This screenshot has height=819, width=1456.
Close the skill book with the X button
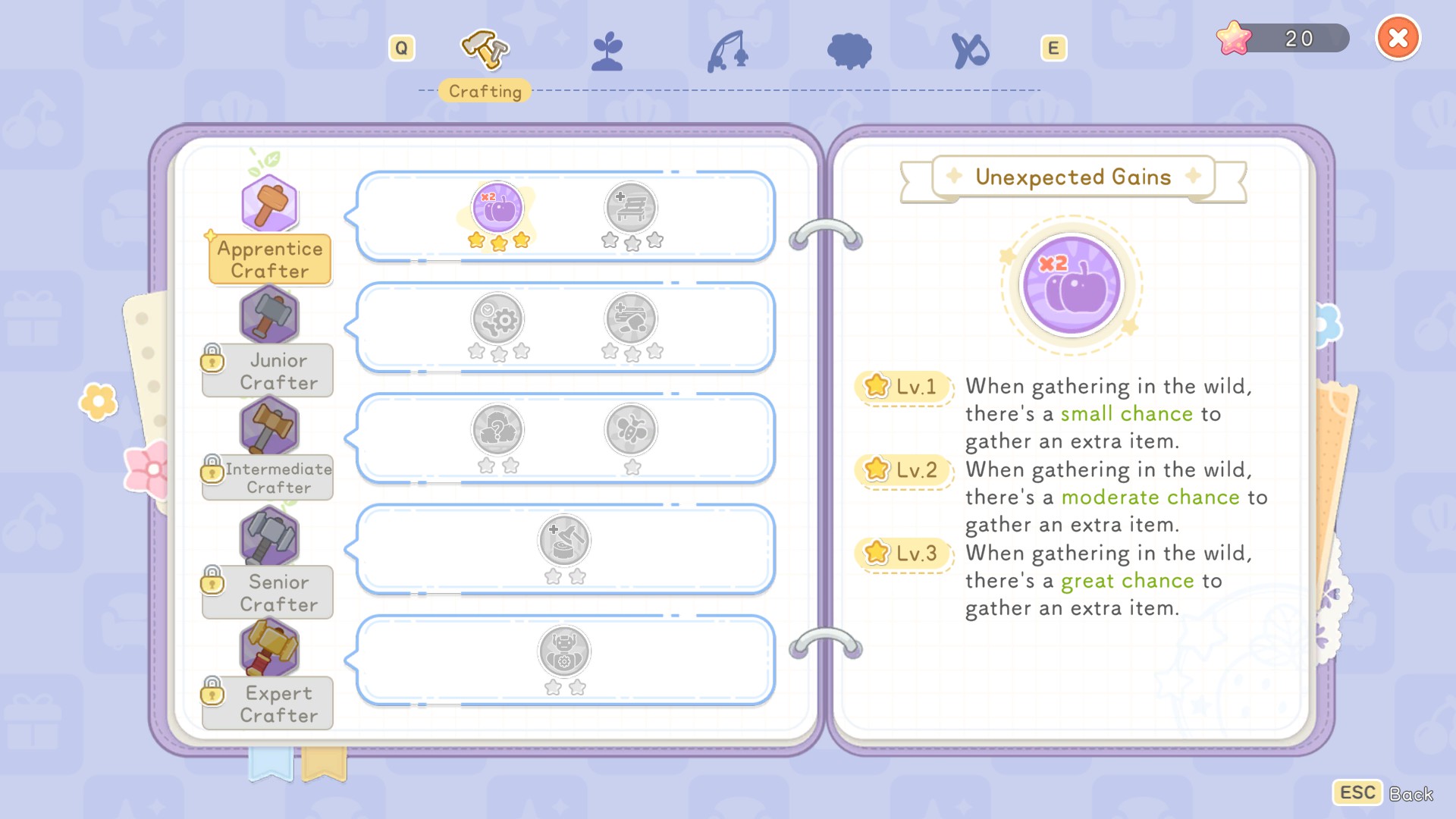point(1398,38)
